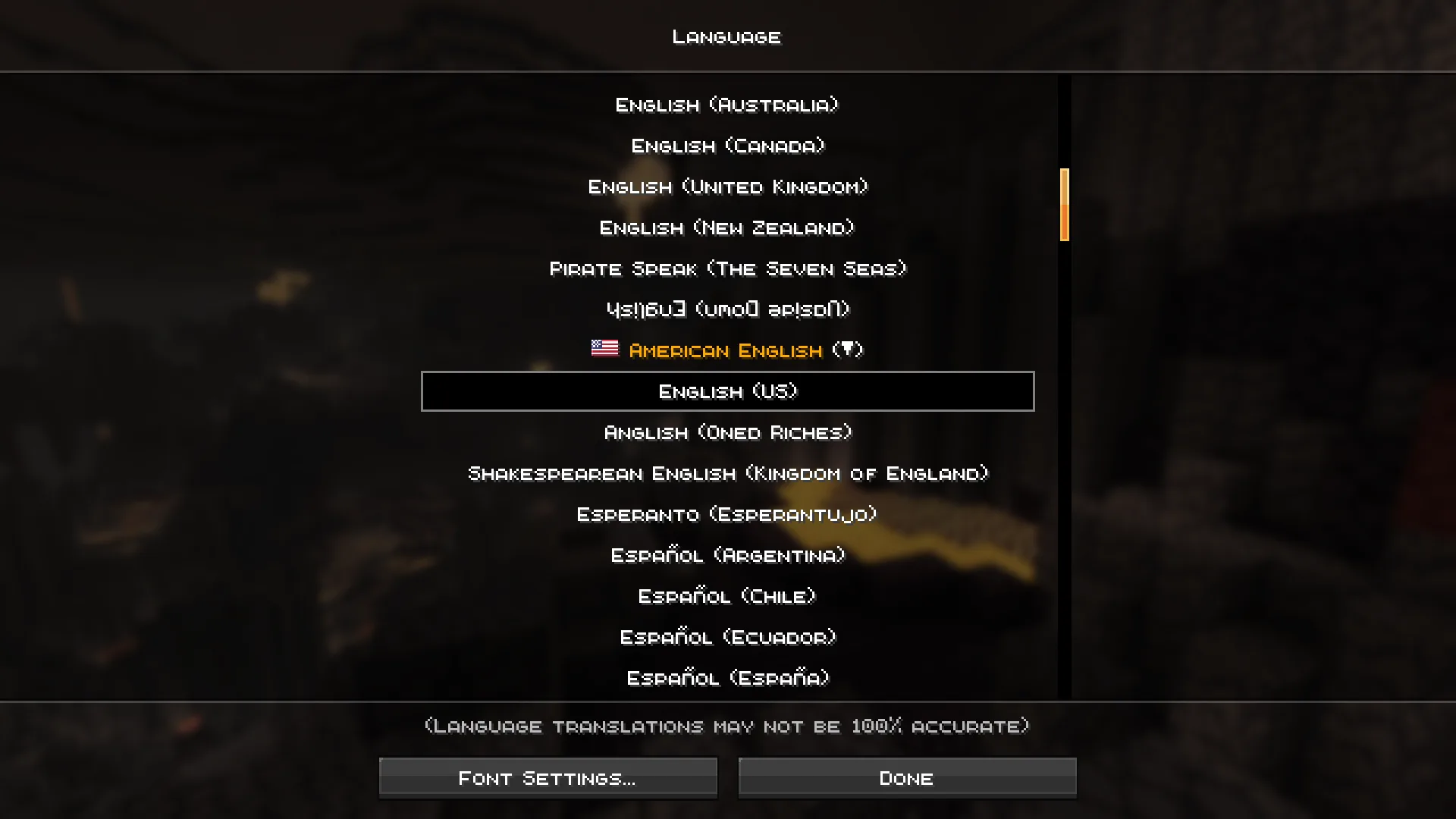The image size is (1456, 819).
Task: Pick Anglish (Oned Riches)
Action: point(726,432)
